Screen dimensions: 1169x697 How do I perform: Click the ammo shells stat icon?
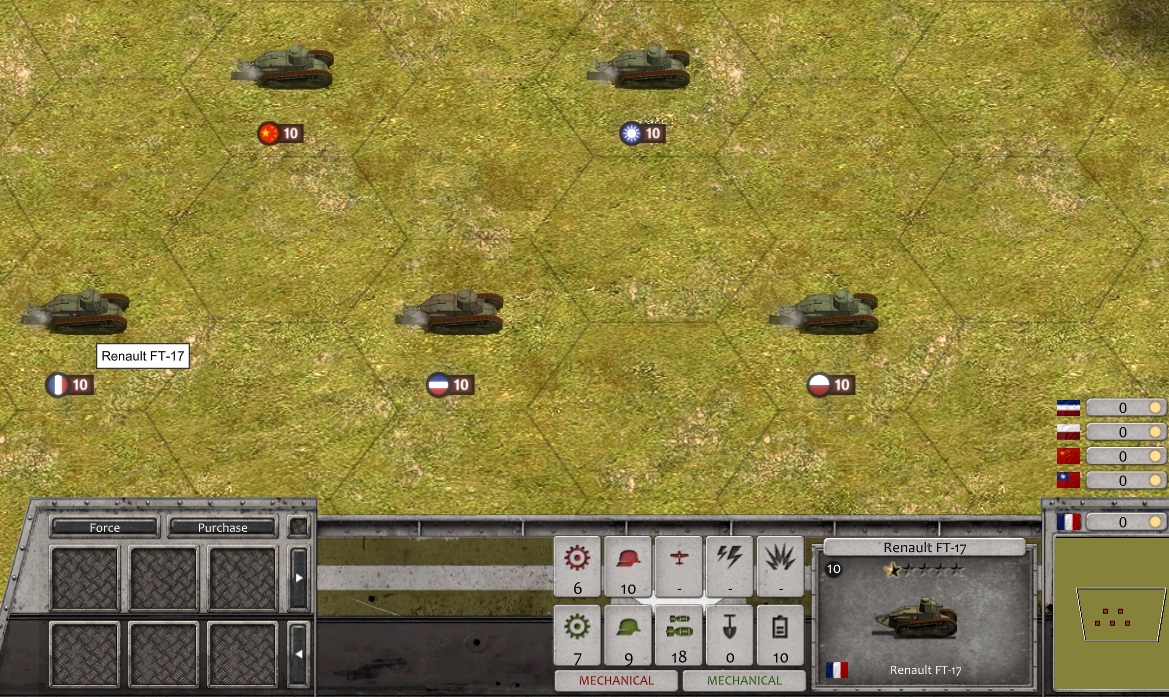click(x=679, y=628)
